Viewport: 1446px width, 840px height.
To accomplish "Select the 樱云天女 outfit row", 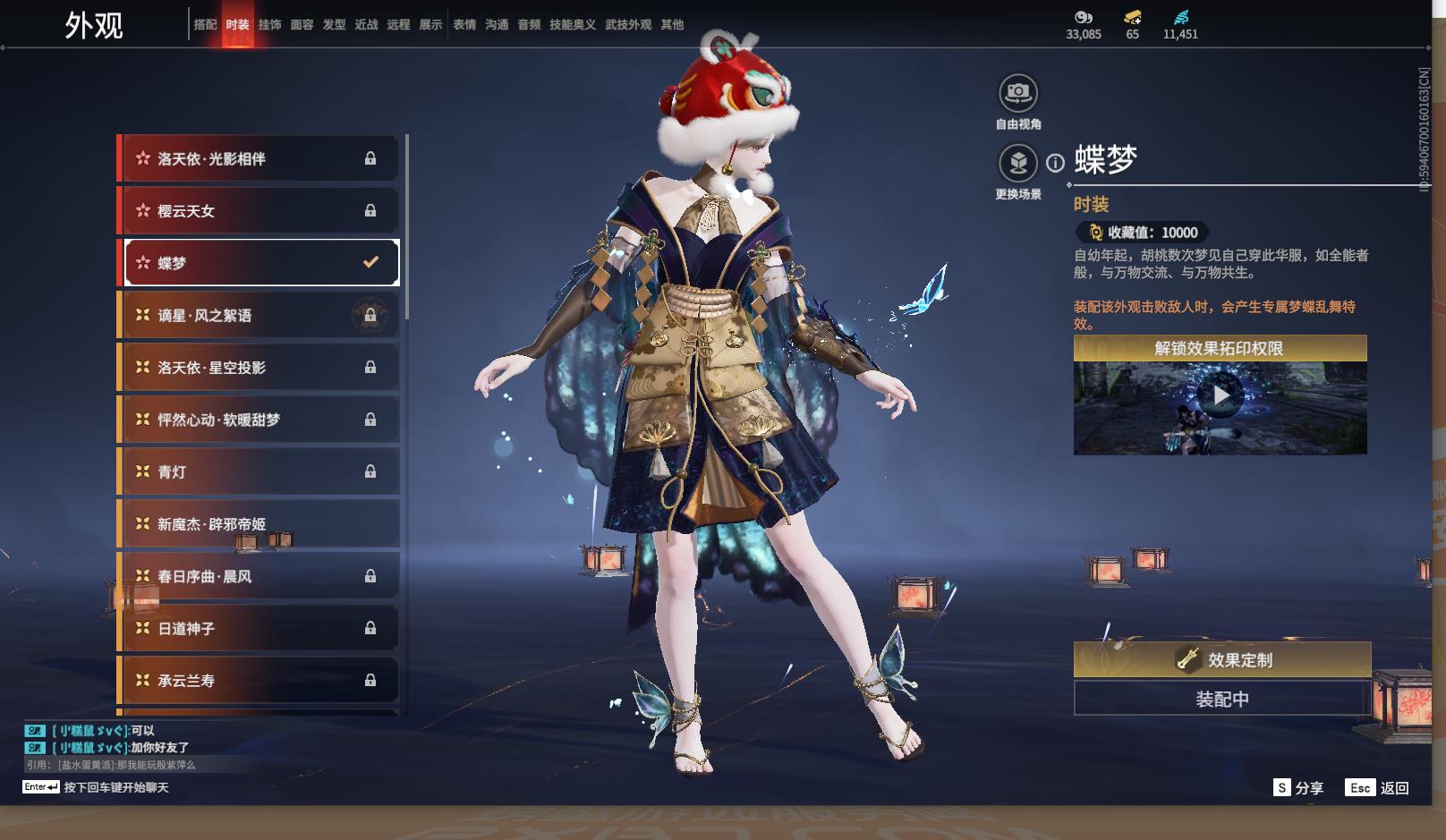I will [x=259, y=211].
